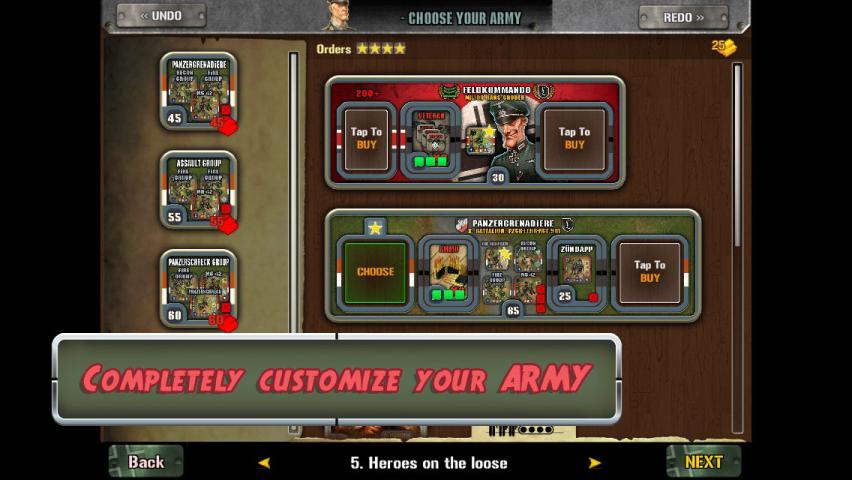Select the Veteran card in Feldkommando
852x480 pixels.
click(431, 138)
